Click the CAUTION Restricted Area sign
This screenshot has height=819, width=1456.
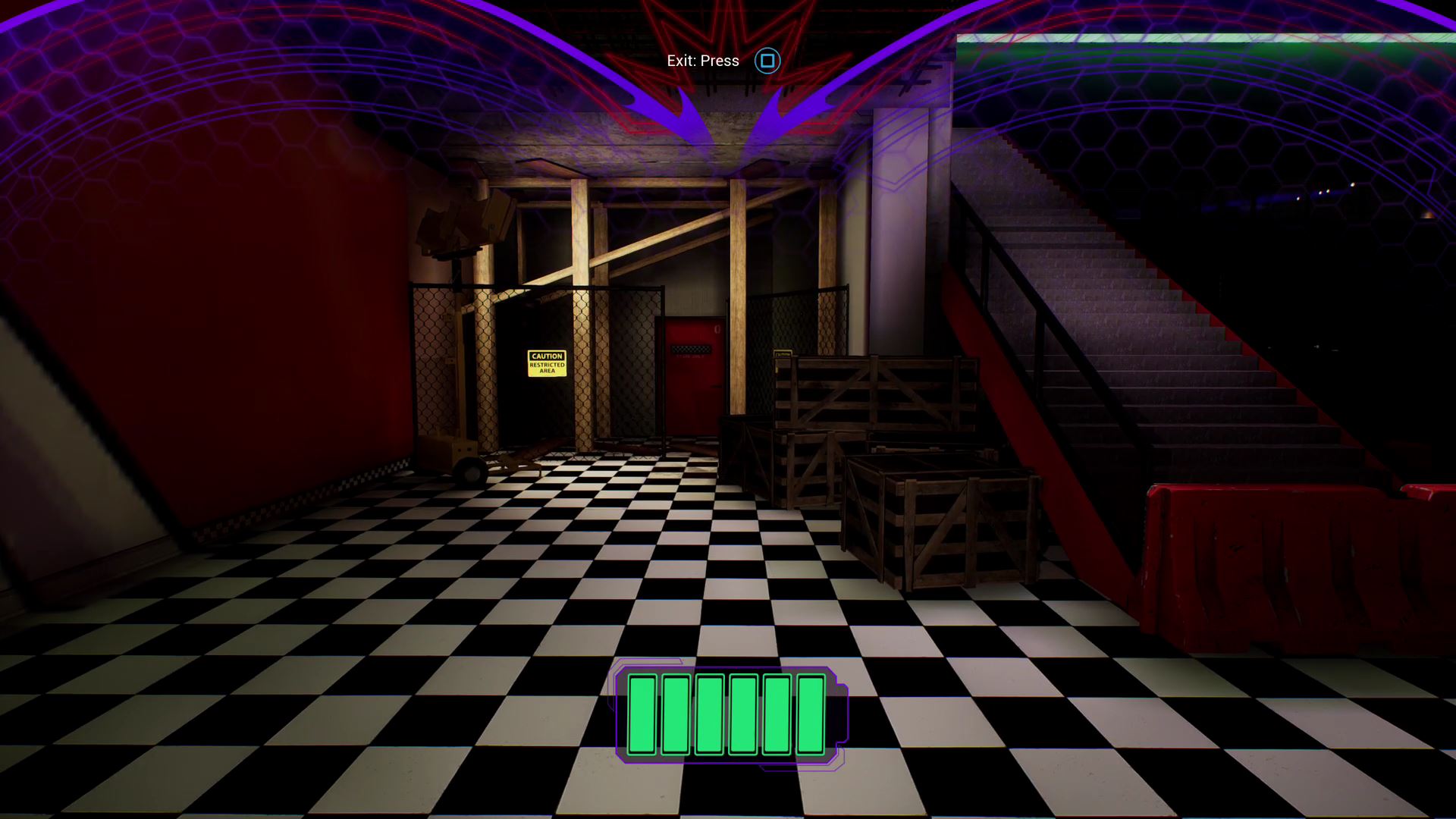click(x=548, y=363)
